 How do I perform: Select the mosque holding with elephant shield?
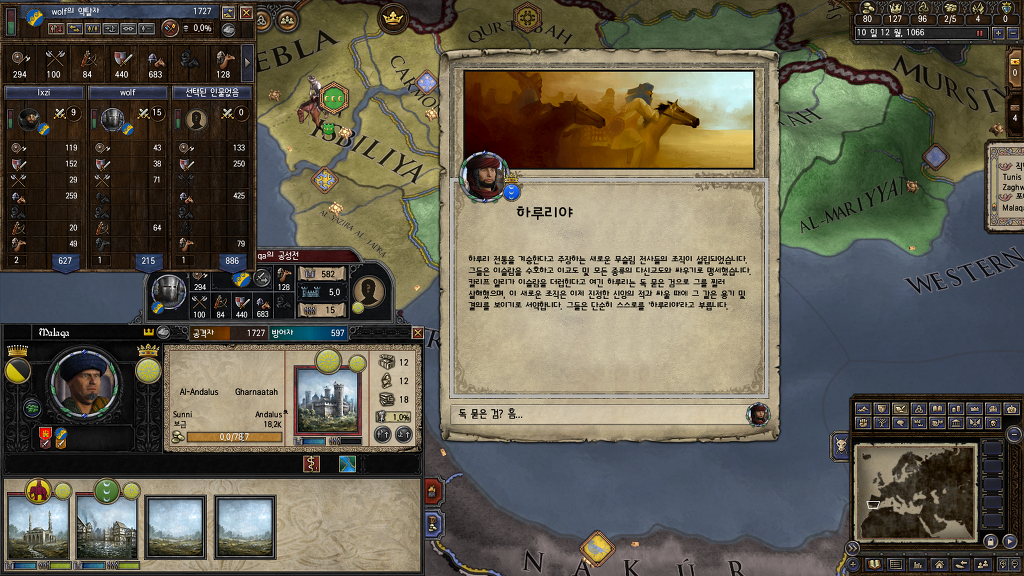click(x=38, y=525)
